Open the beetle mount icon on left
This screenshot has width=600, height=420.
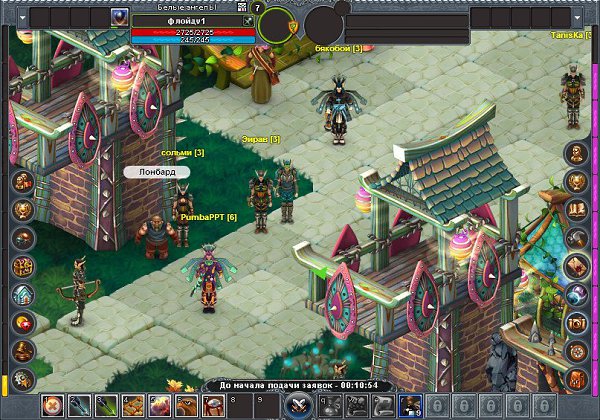point(23,238)
